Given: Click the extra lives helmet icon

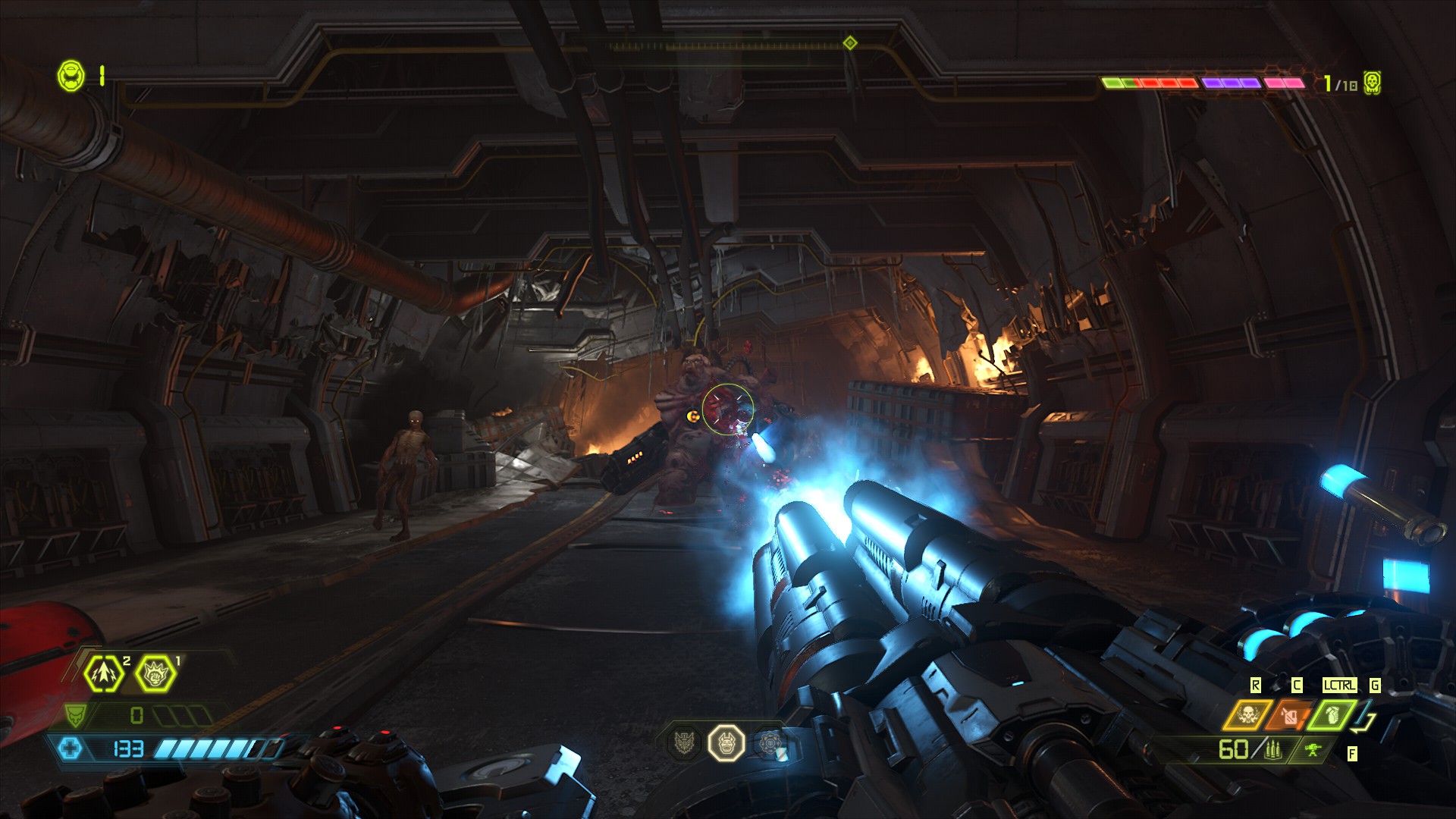Looking at the screenshot, I should (72, 76).
